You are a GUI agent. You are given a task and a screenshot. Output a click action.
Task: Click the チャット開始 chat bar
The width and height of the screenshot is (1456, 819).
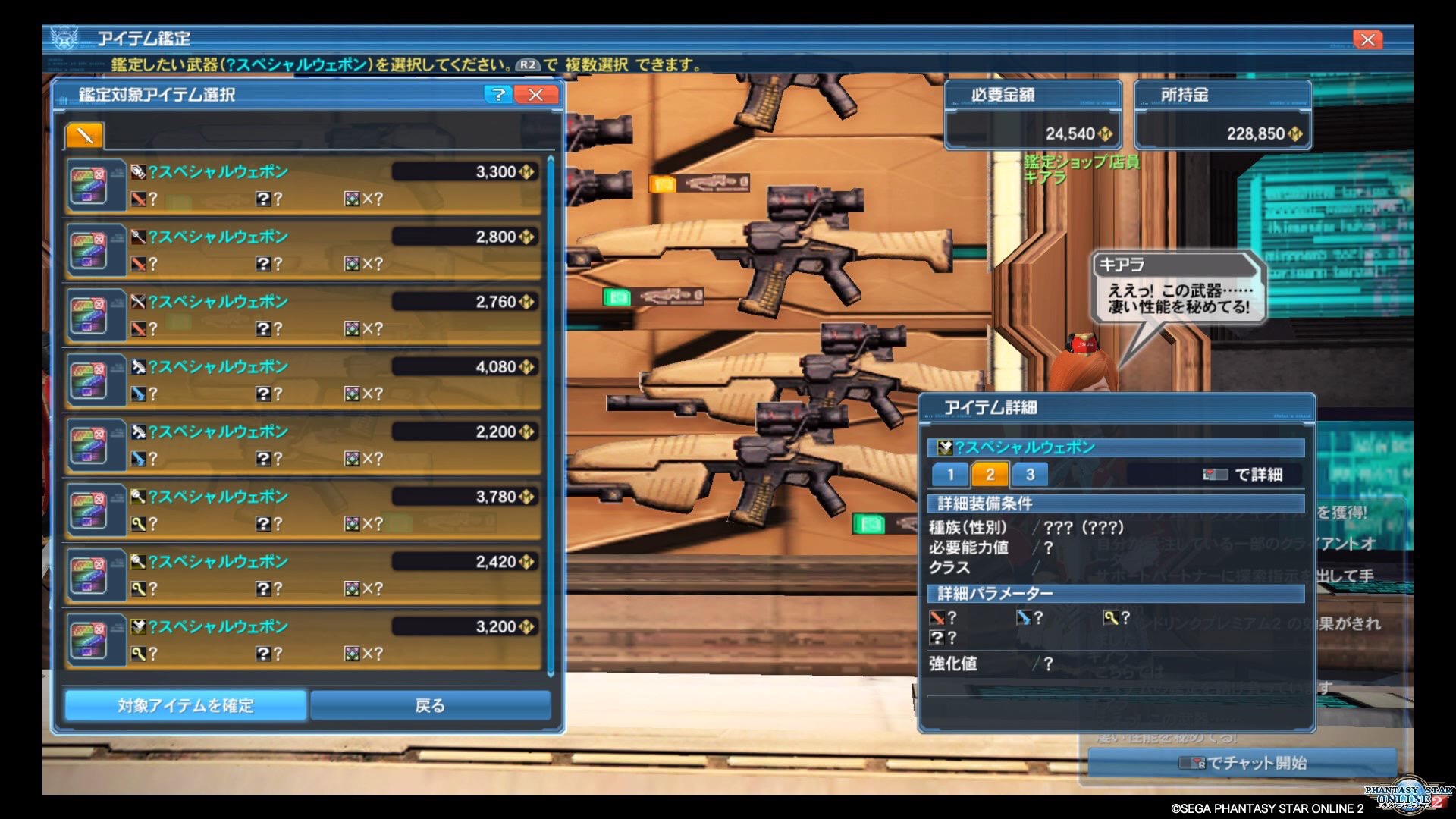coord(1242,763)
